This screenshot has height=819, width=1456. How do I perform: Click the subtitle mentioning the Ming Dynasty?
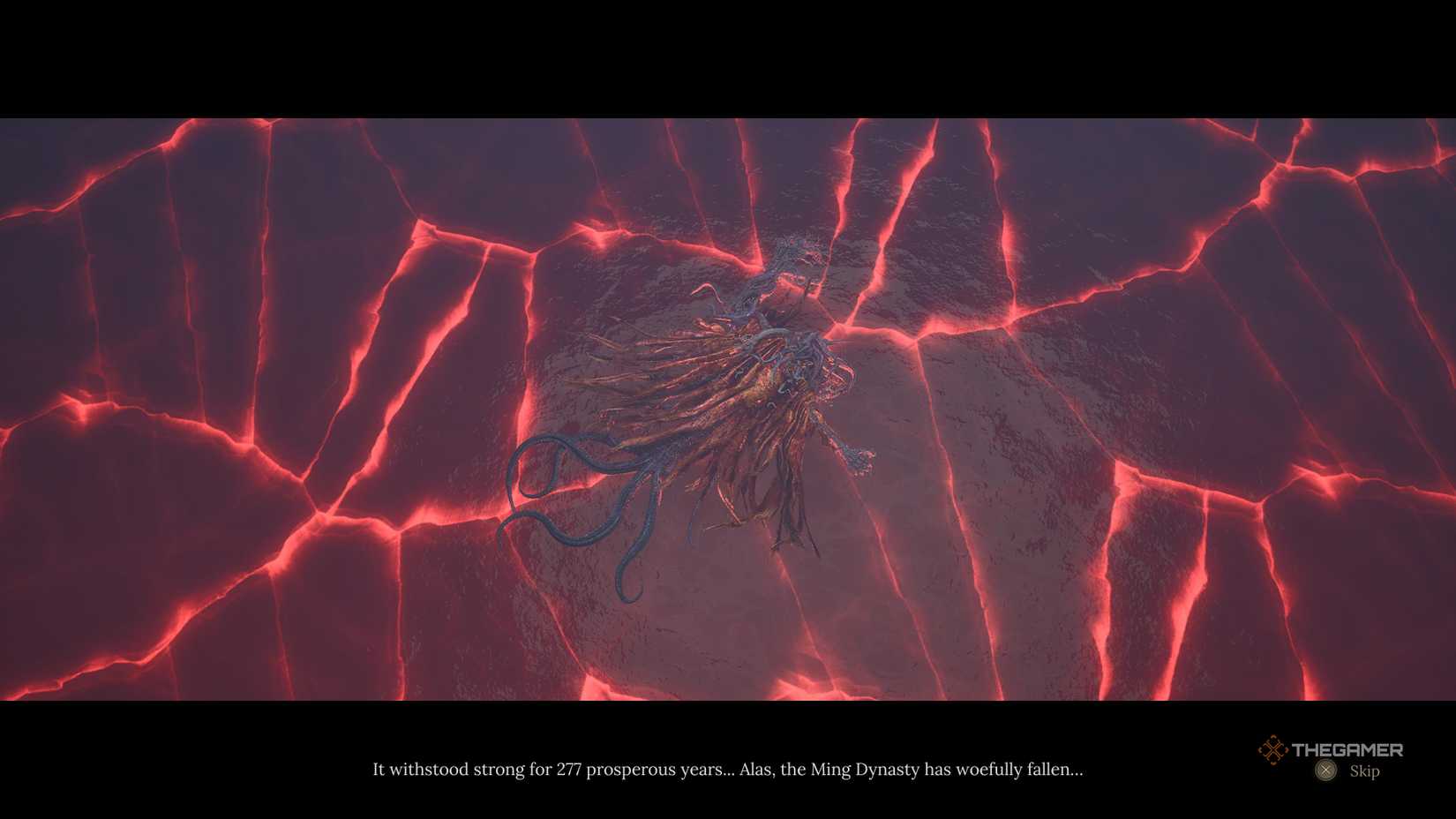tap(728, 769)
